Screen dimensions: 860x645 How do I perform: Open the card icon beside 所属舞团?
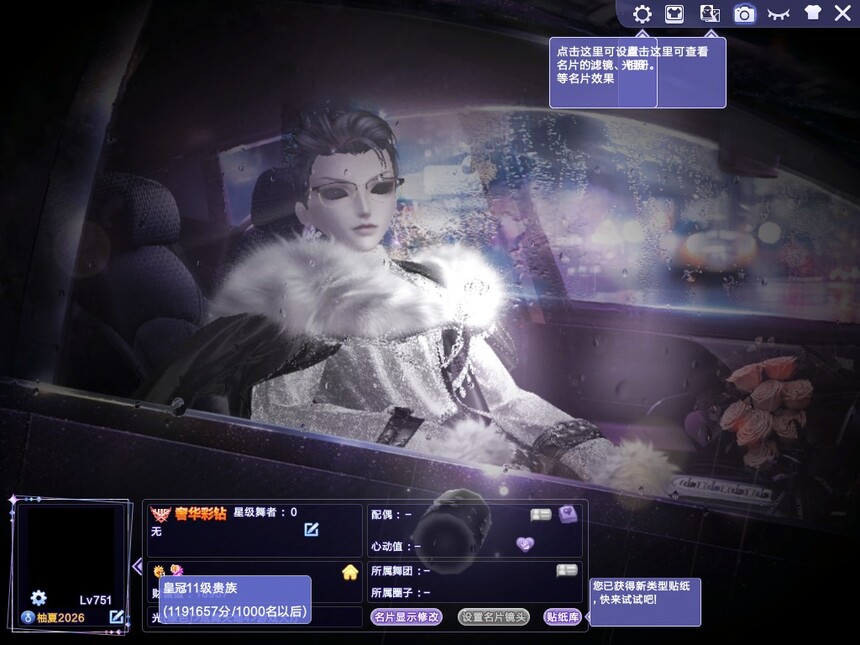click(x=566, y=570)
